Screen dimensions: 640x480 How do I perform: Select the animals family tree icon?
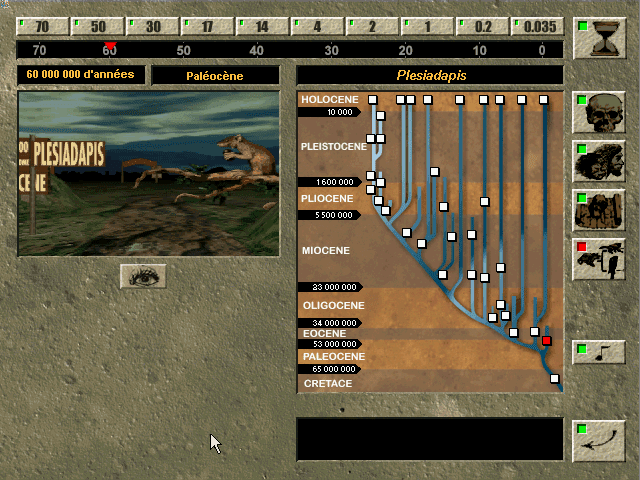pyautogui.click(x=599, y=258)
